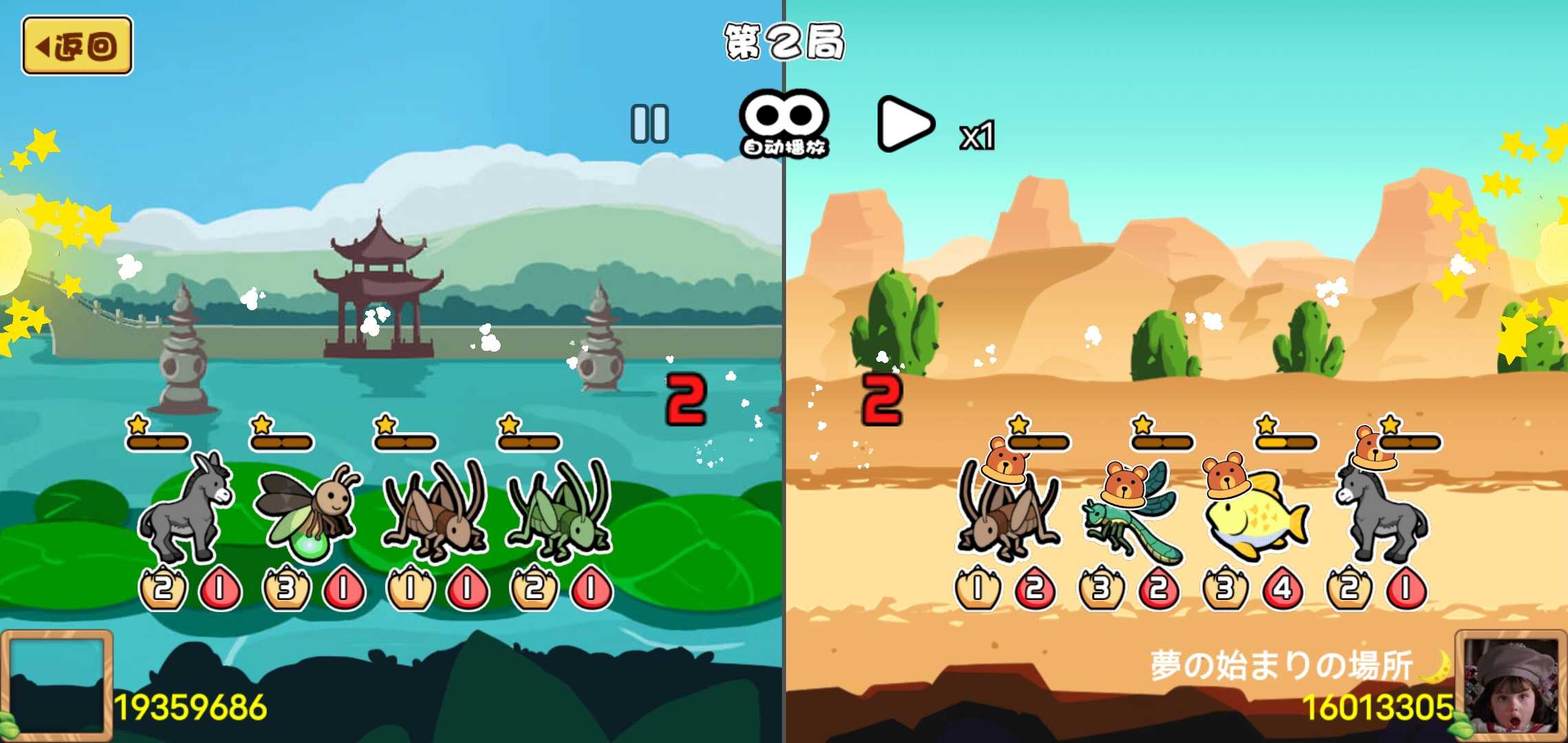Click the play arrow button
1568x743 pixels.
(905, 124)
